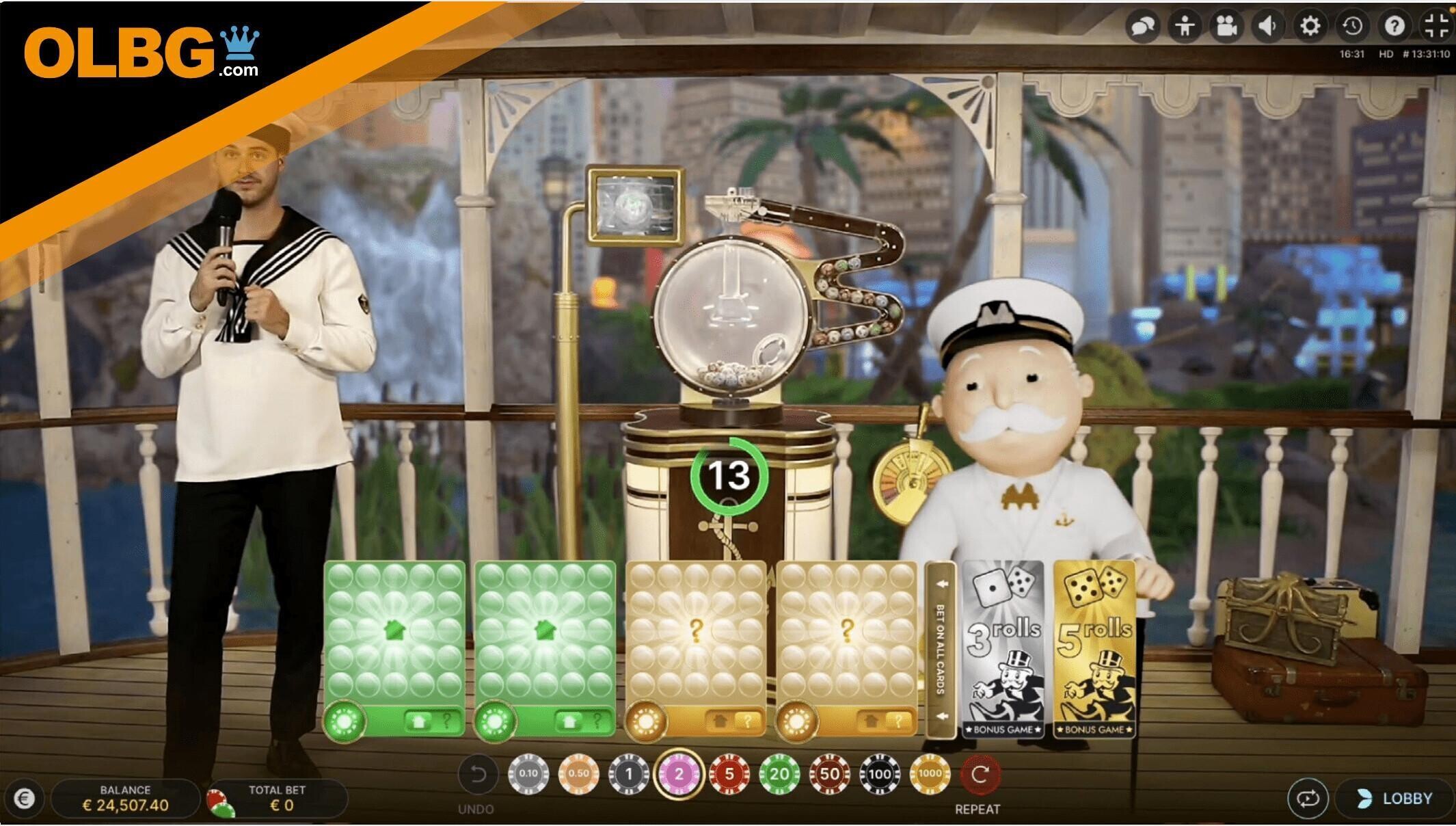Screen dimensions: 1456x826
Task: Return to the Lobby
Action: tap(1394, 798)
